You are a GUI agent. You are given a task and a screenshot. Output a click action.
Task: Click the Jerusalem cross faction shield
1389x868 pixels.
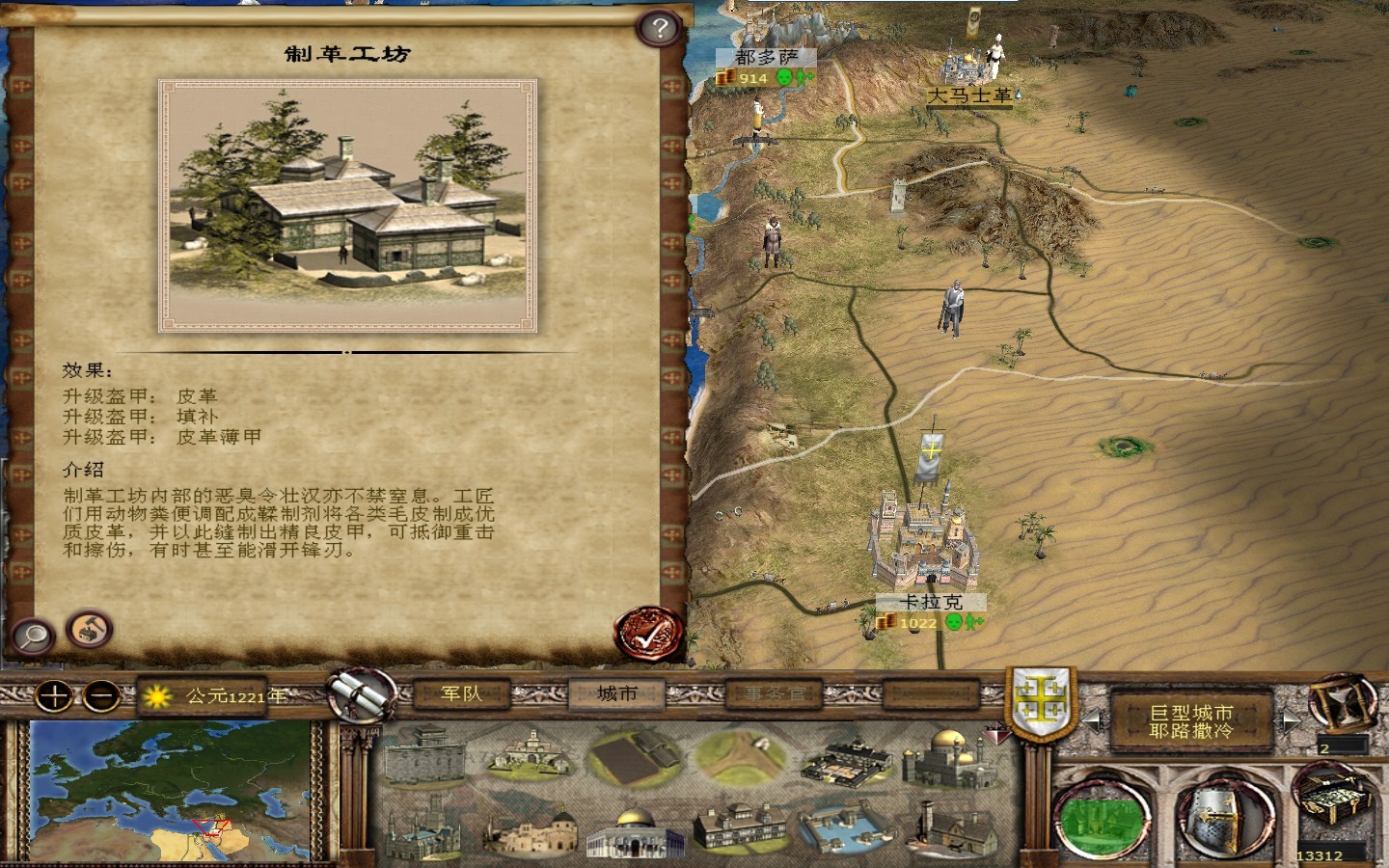click(1039, 699)
